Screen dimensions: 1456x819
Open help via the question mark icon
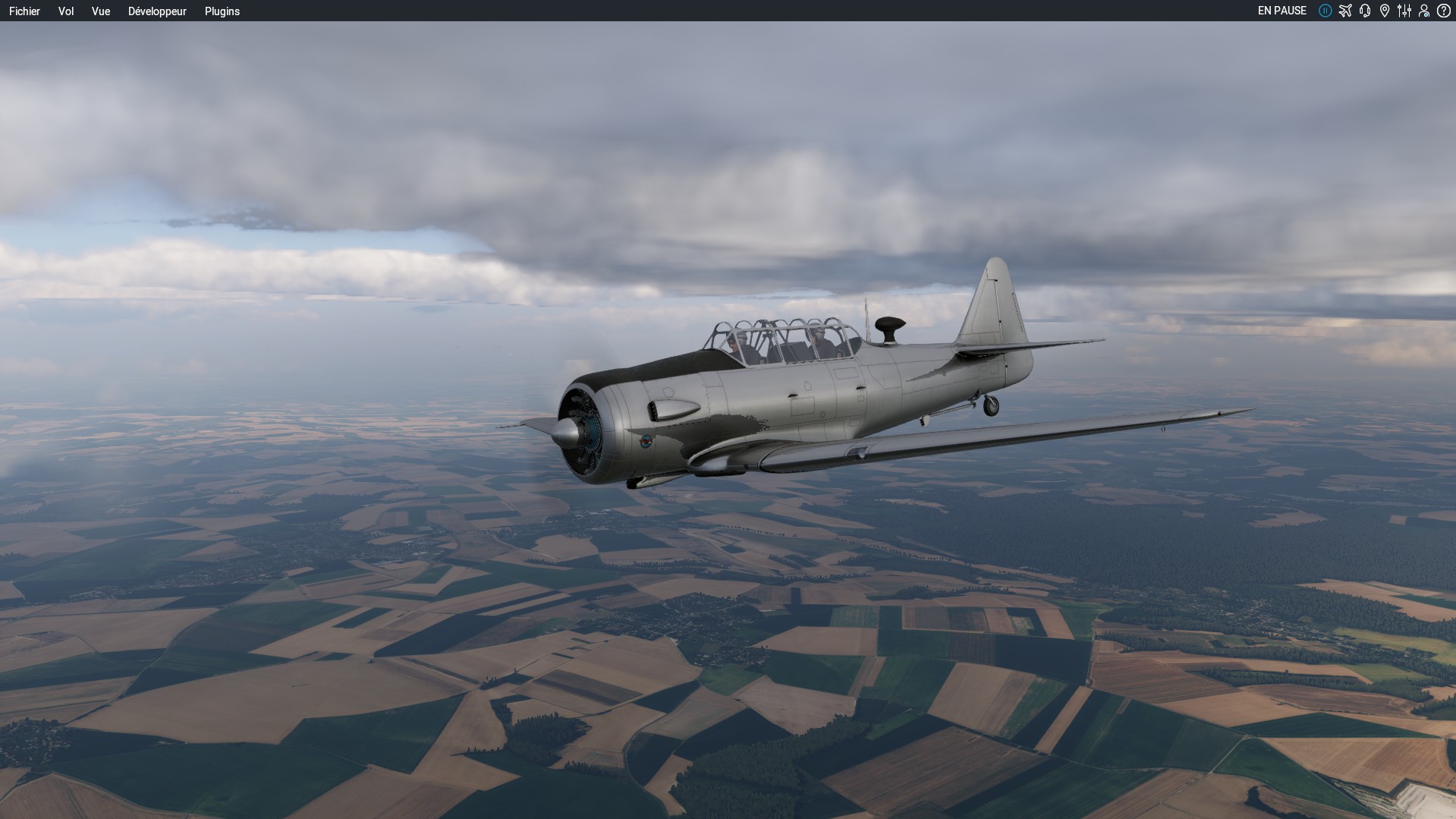click(1444, 11)
